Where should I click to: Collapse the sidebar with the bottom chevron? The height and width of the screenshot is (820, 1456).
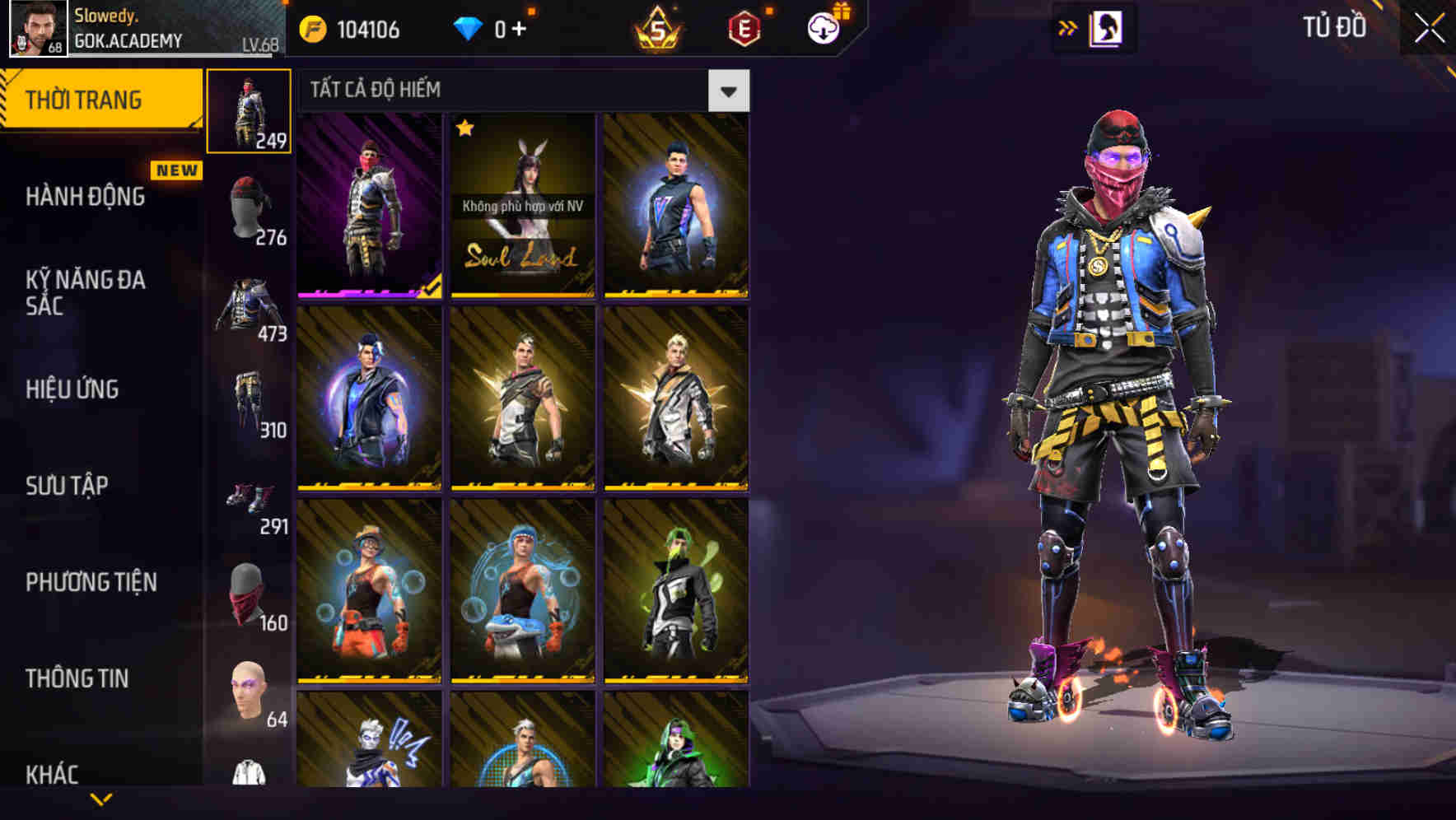[101, 800]
